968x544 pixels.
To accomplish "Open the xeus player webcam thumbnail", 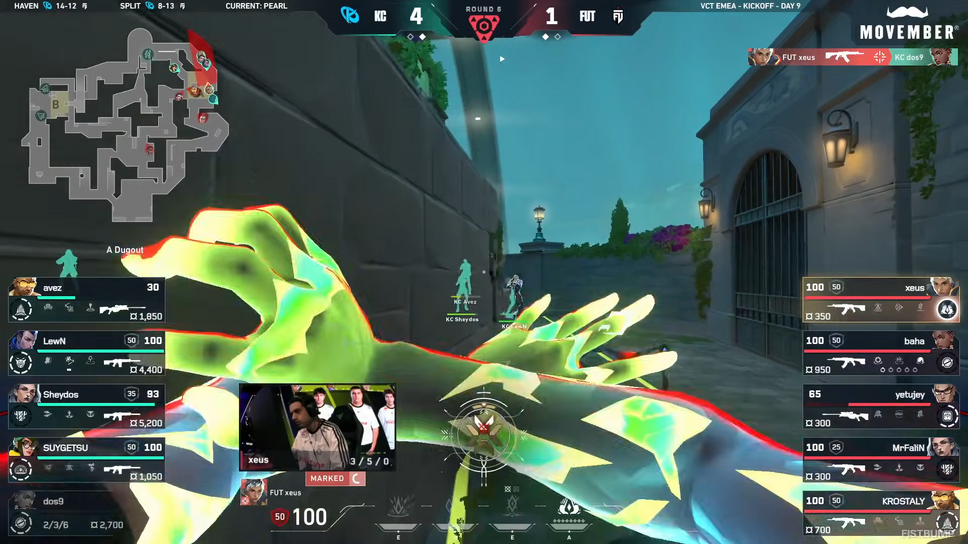I will click(317, 427).
